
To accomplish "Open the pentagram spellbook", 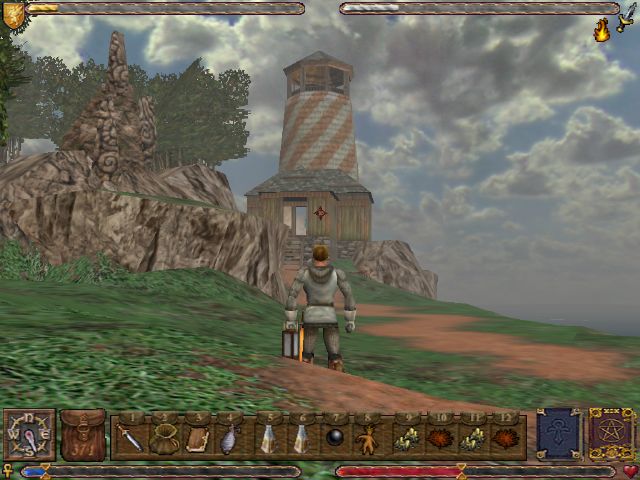I will tap(610, 433).
